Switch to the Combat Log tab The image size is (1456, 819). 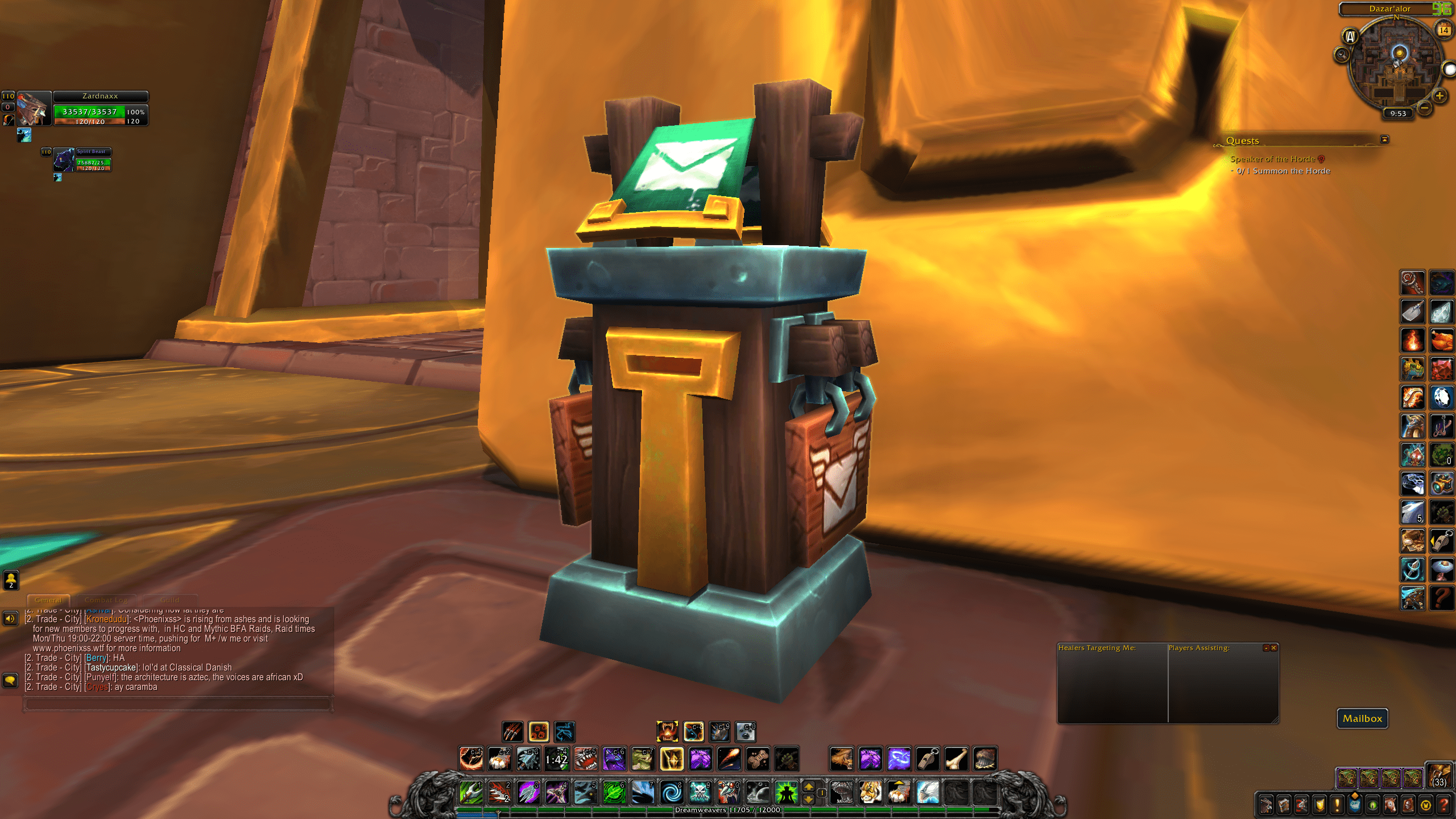(x=106, y=600)
